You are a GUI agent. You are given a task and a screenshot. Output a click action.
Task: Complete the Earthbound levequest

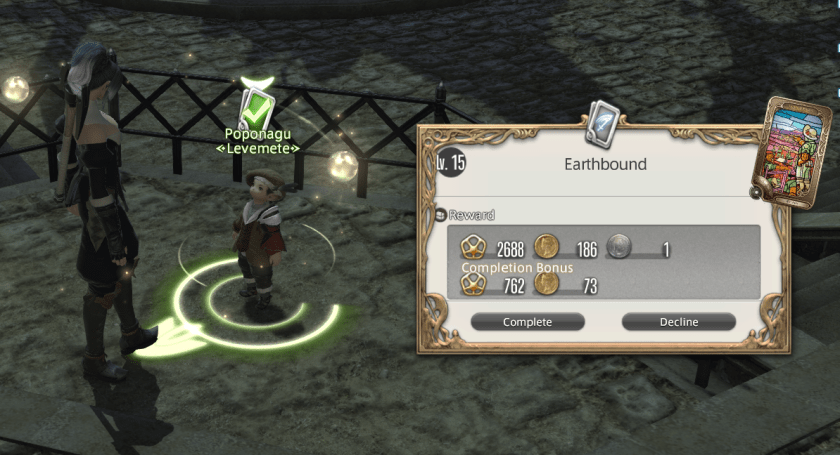coord(527,322)
